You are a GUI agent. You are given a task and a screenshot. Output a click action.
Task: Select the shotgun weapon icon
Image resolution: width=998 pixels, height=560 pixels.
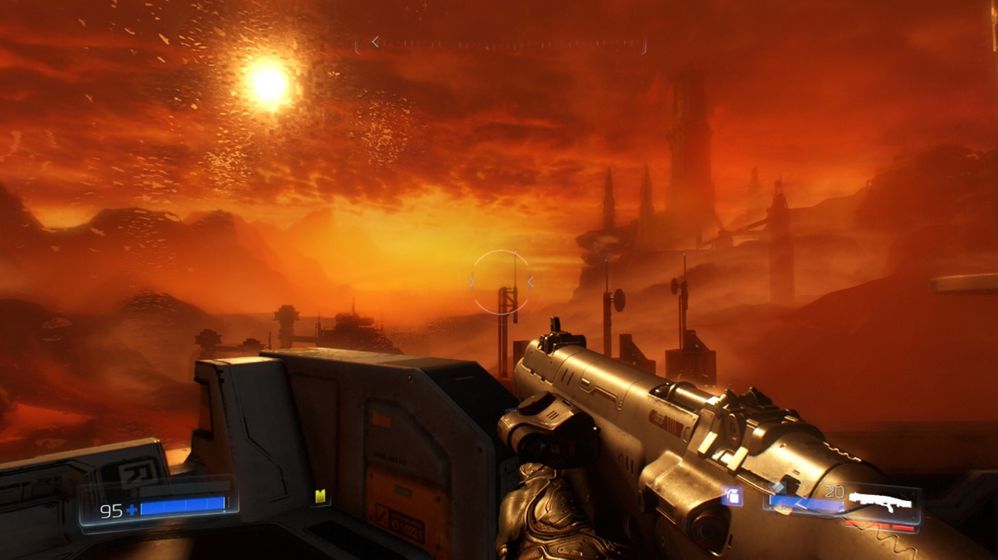click(880, 498)
